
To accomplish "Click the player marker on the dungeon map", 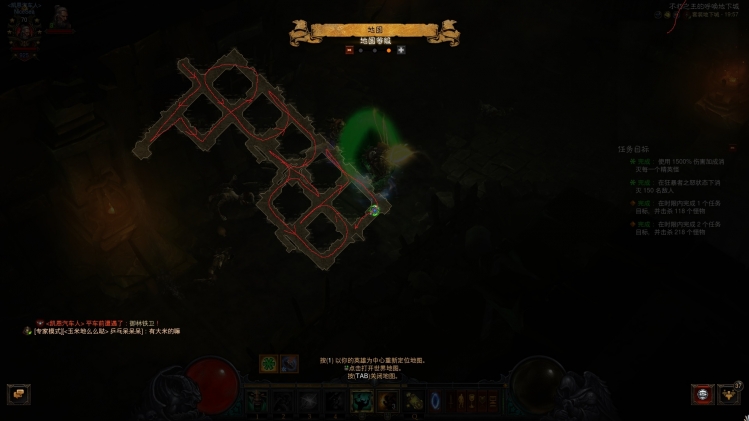I will coord(374,210).
